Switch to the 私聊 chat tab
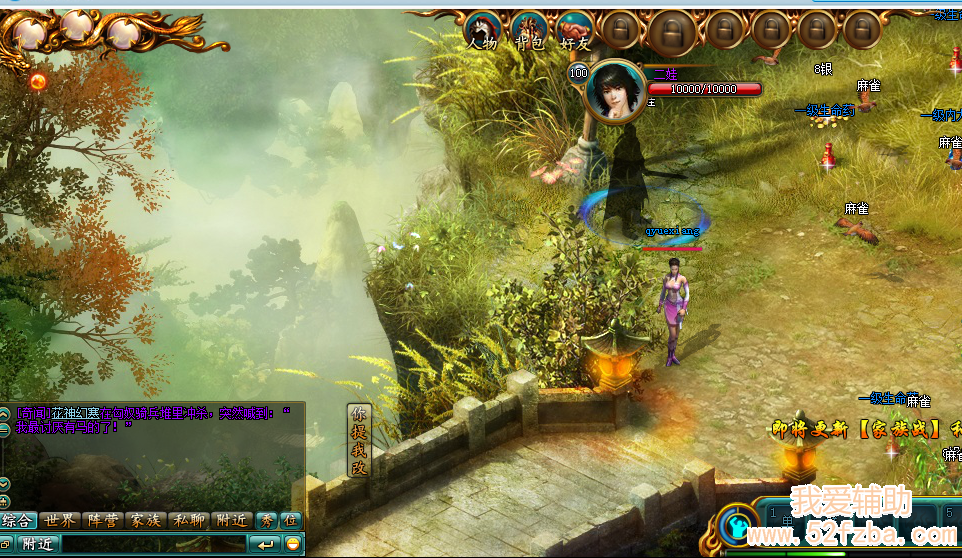 [x=189, y=521]
